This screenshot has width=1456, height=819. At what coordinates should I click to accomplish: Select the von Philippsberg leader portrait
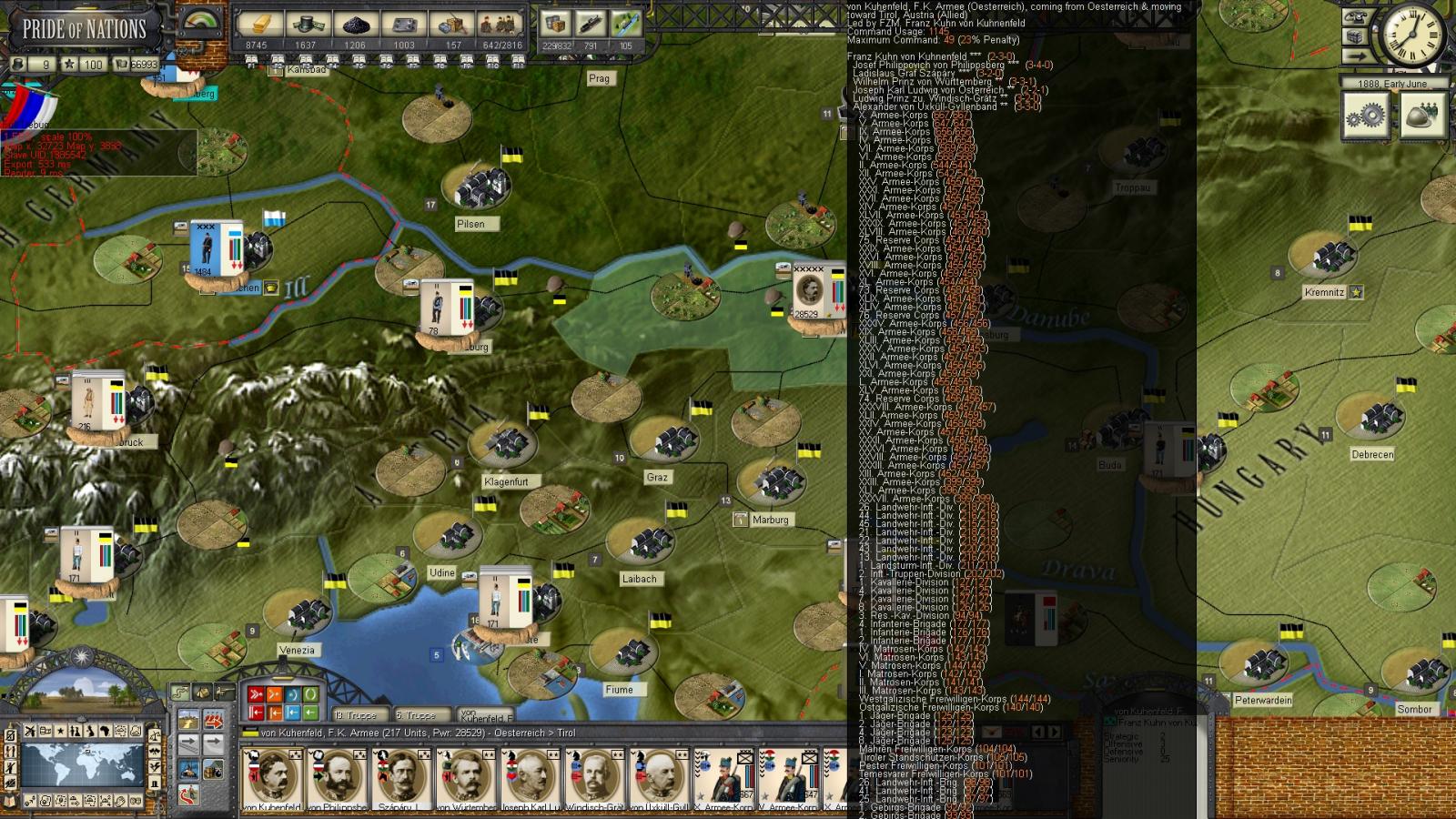point(335,777)
